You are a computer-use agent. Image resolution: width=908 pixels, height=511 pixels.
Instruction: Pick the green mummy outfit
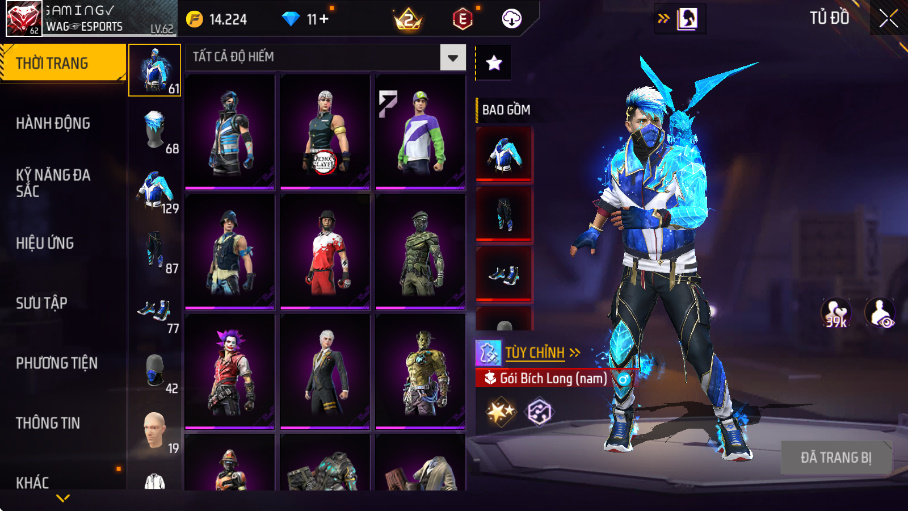(419, 248)
